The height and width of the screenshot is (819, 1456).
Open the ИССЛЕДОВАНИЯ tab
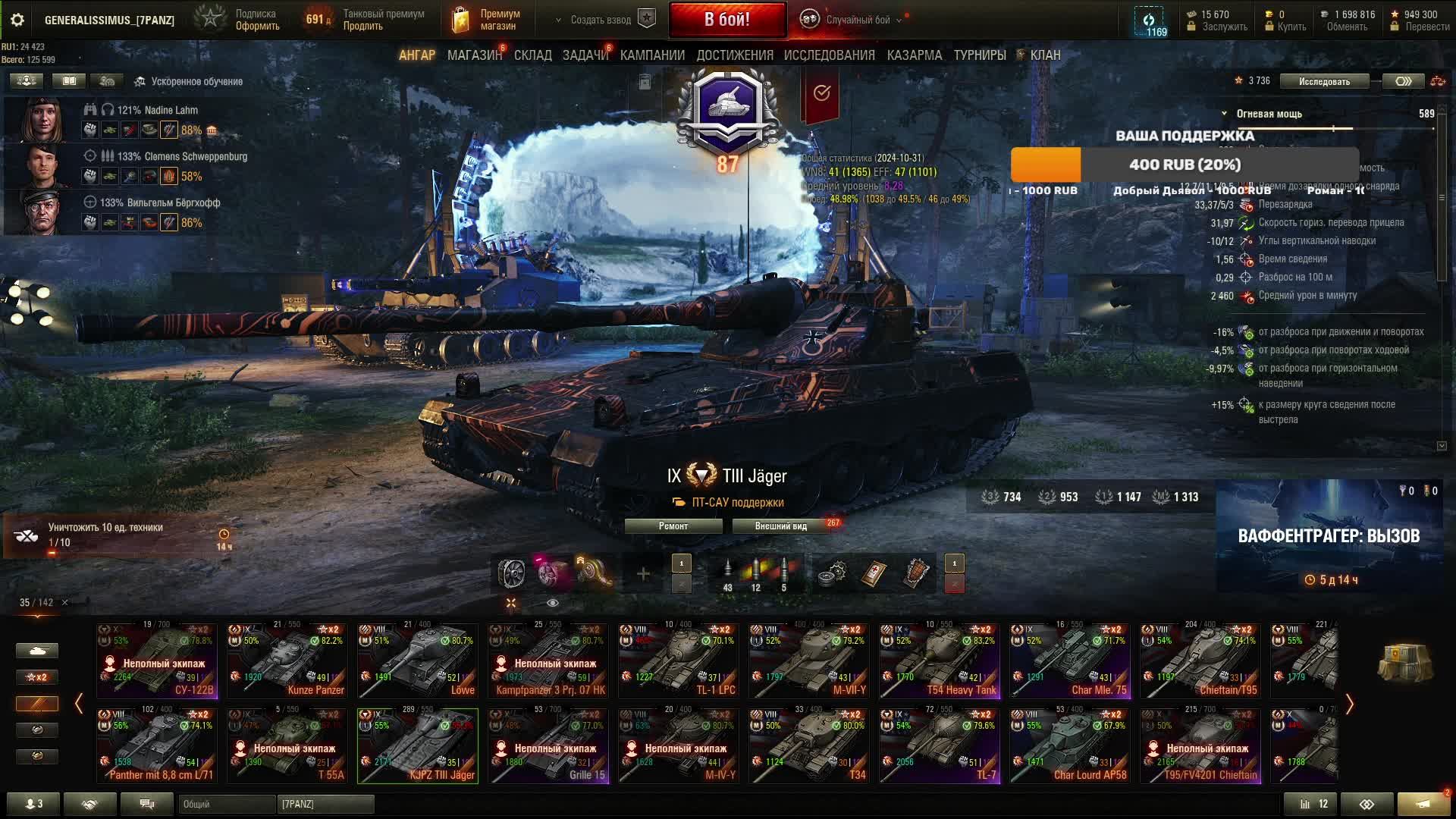pos(829,55)
